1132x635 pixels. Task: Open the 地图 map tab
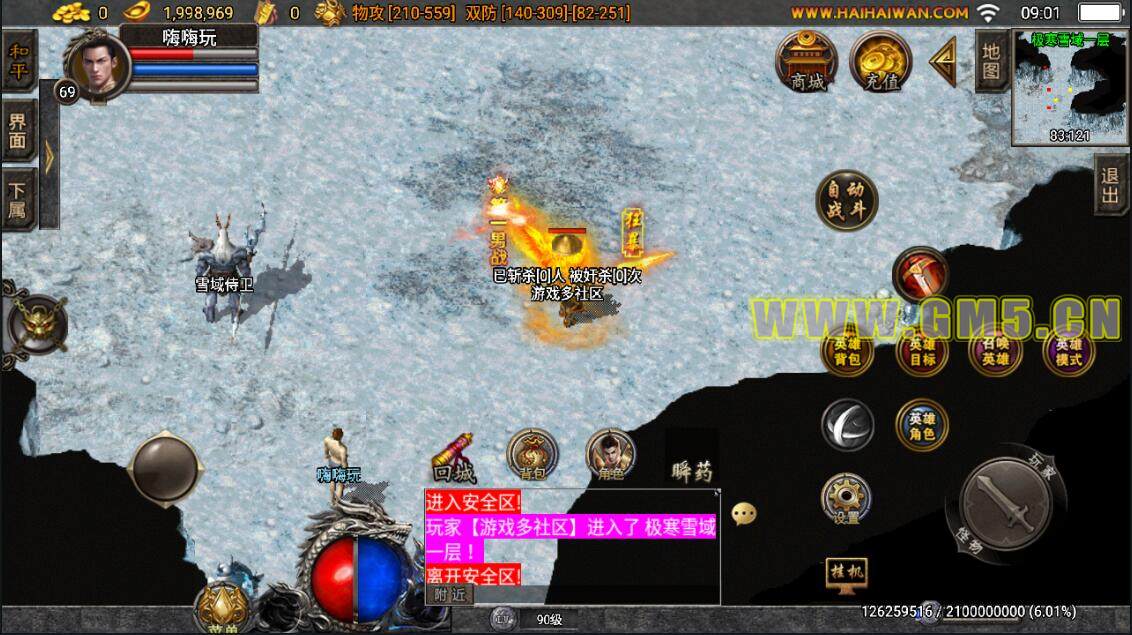coord(991,61)
